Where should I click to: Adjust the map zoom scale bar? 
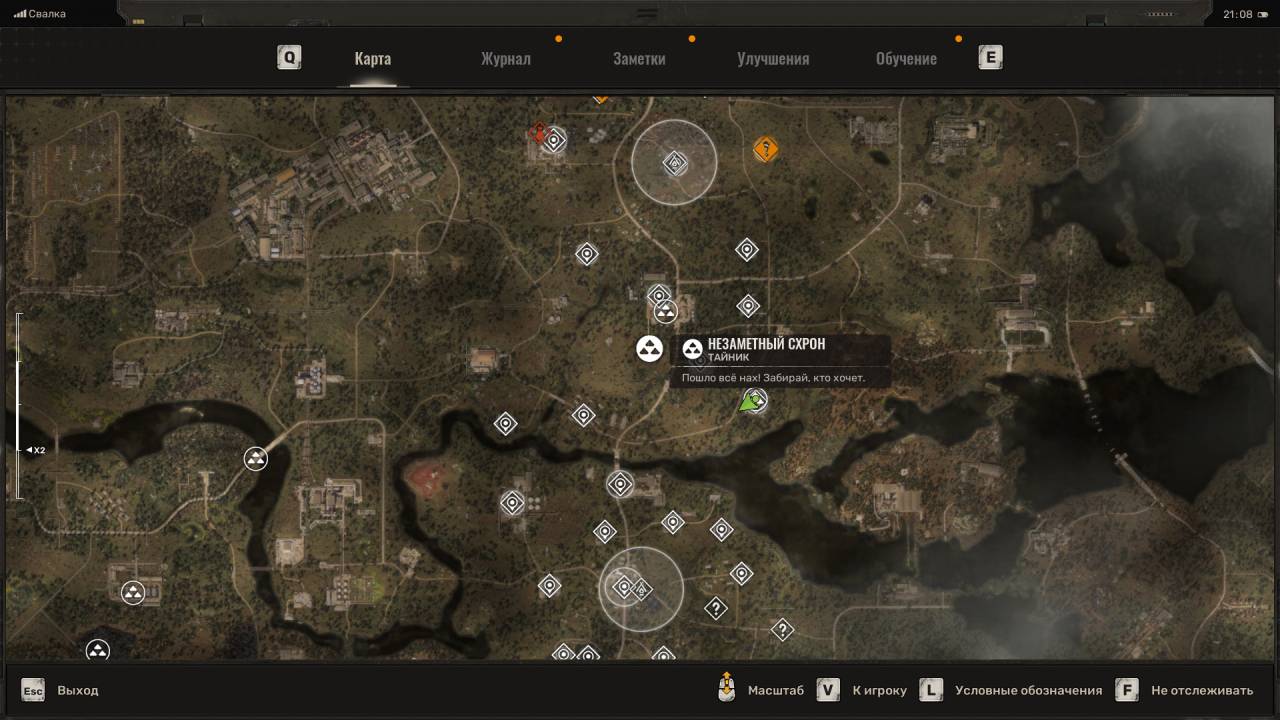[19, 405]
